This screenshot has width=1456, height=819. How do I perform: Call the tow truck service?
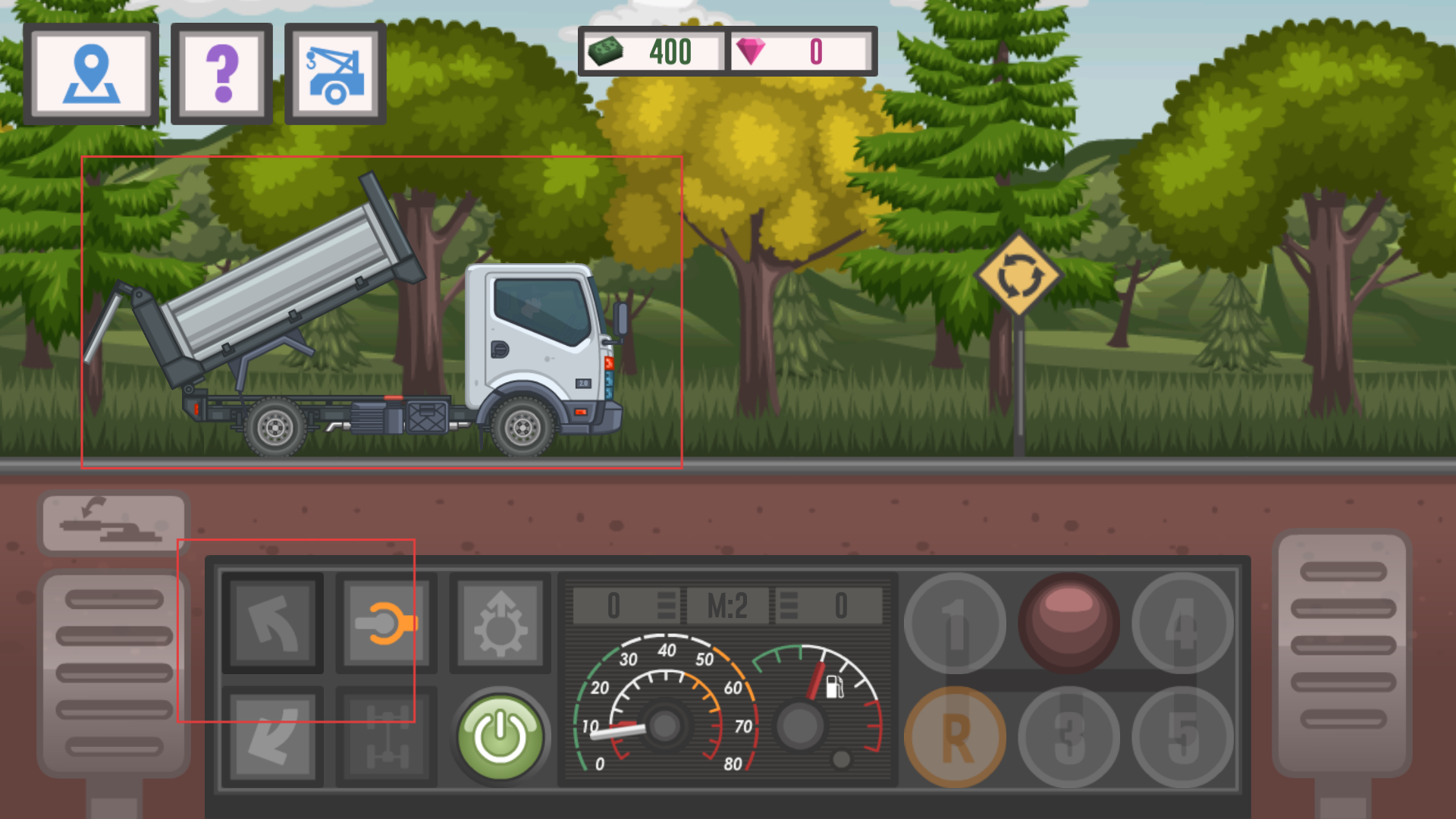click(x=335, y=74)
